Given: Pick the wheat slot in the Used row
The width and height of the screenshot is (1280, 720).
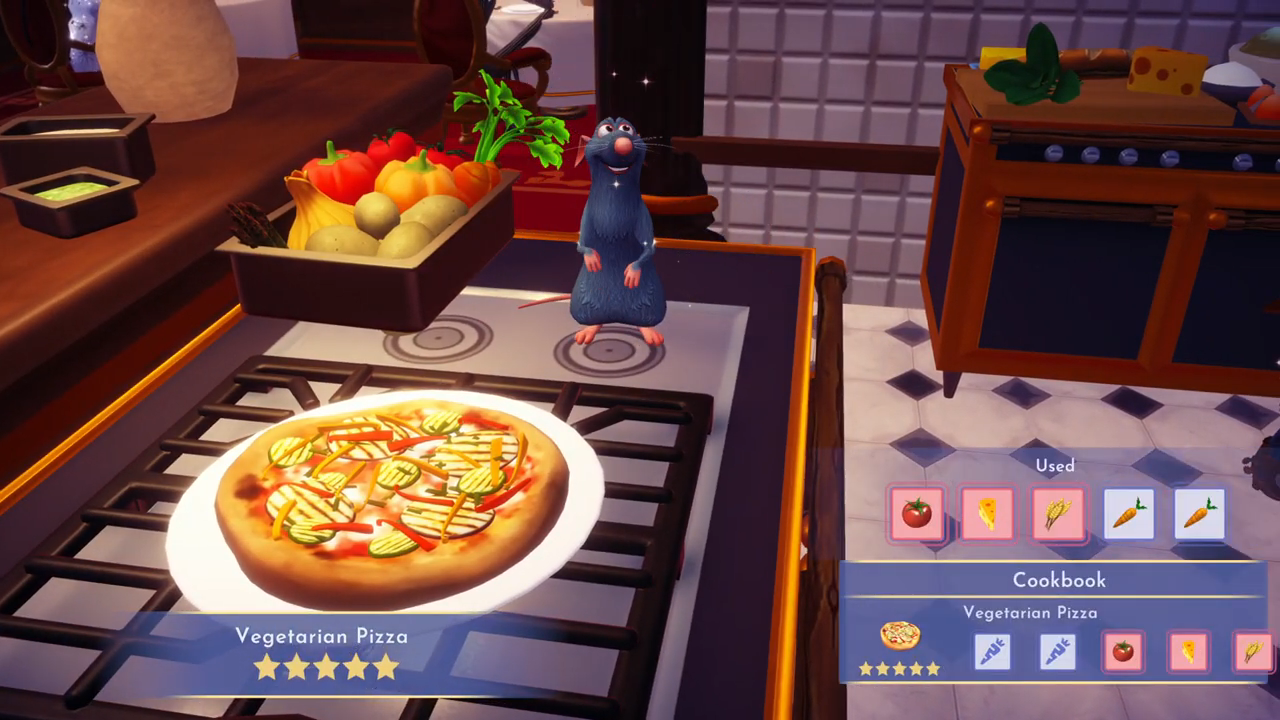Looking at the screenshot, I should (x=1058, y=514).
